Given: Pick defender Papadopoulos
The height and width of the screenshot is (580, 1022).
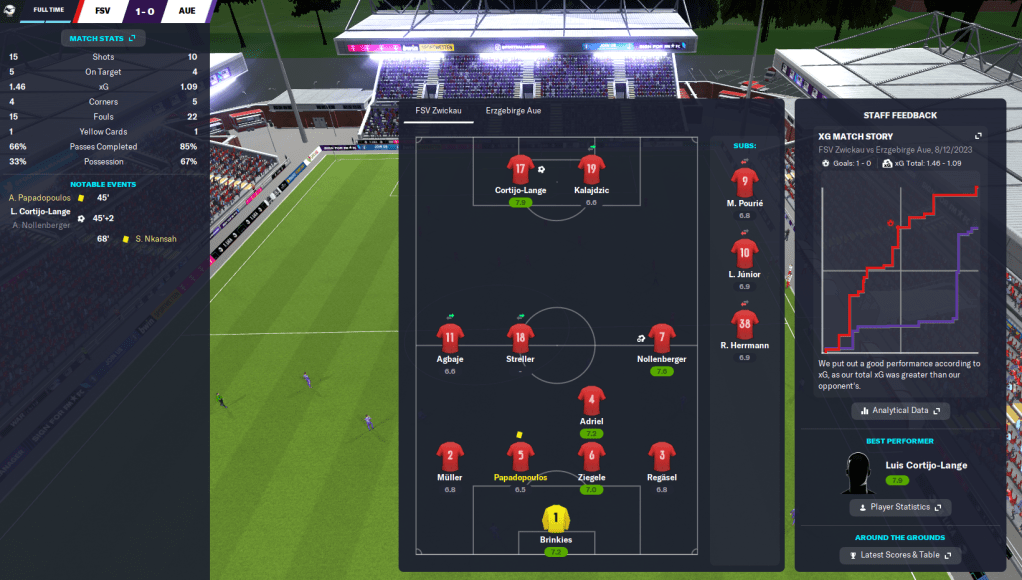Looking at the screenshot, I should coord(520,457).
